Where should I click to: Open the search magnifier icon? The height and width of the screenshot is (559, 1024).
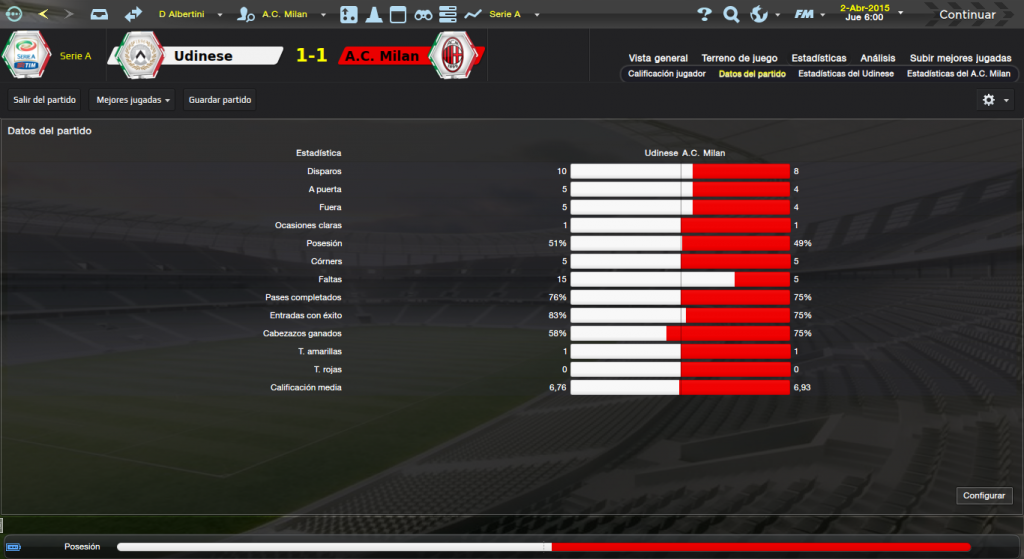coord(731,15)
